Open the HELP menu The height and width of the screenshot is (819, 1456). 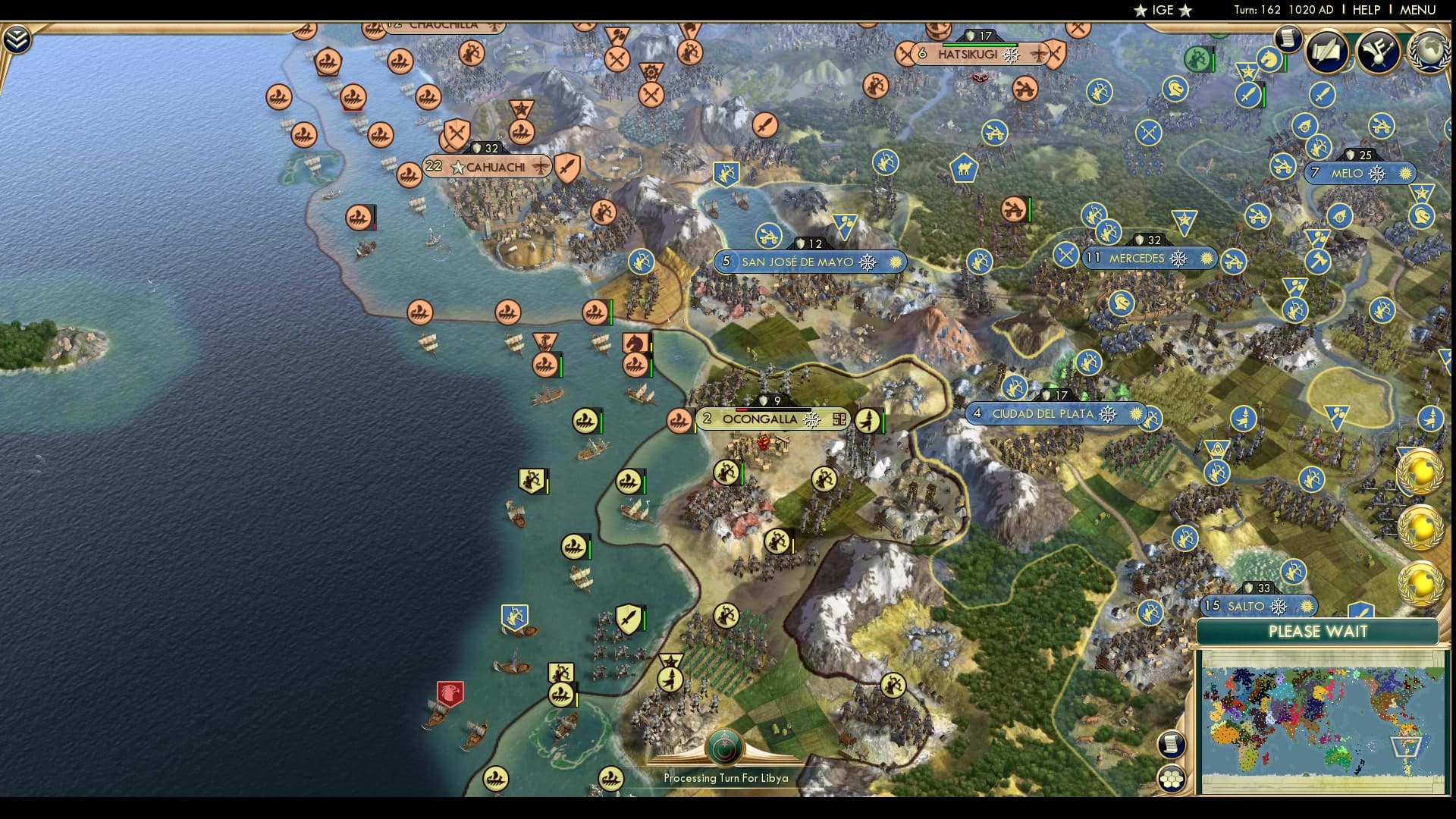(1365, 11)
